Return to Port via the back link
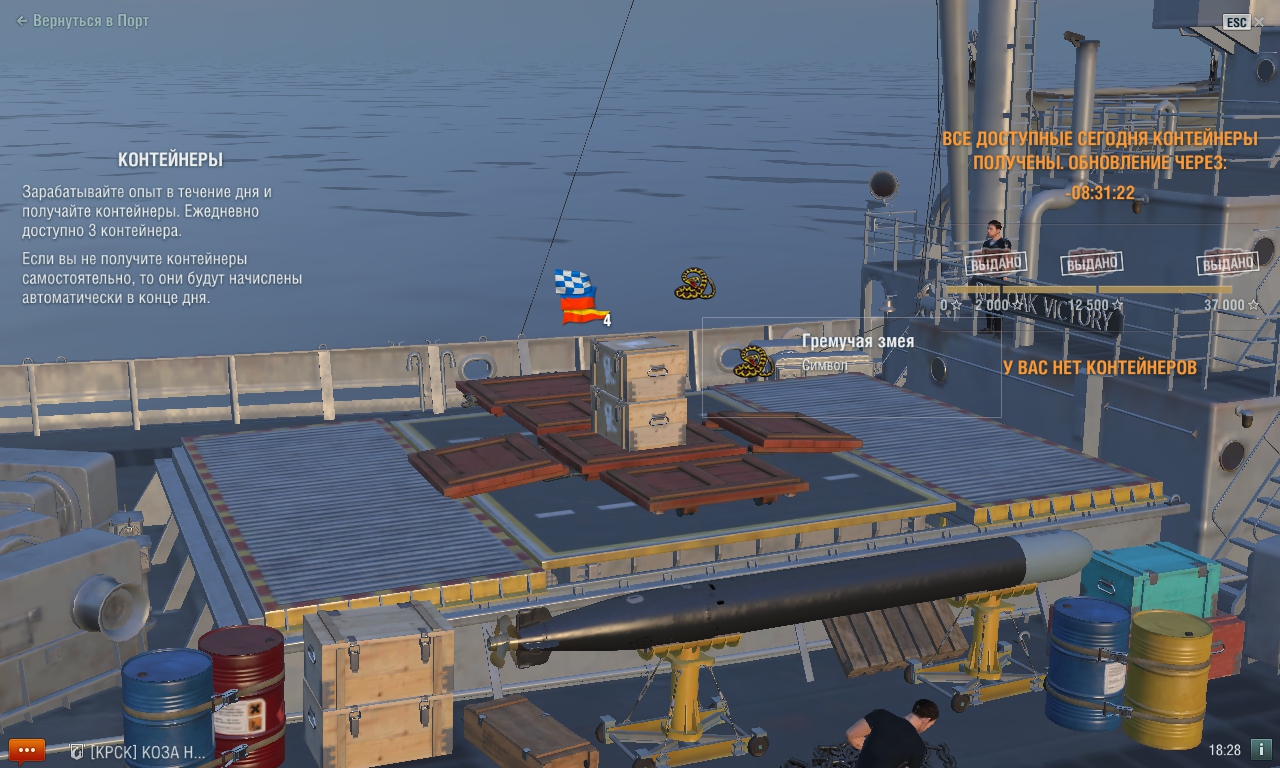The image size is (1280, 768). click(x=82, y=21)
